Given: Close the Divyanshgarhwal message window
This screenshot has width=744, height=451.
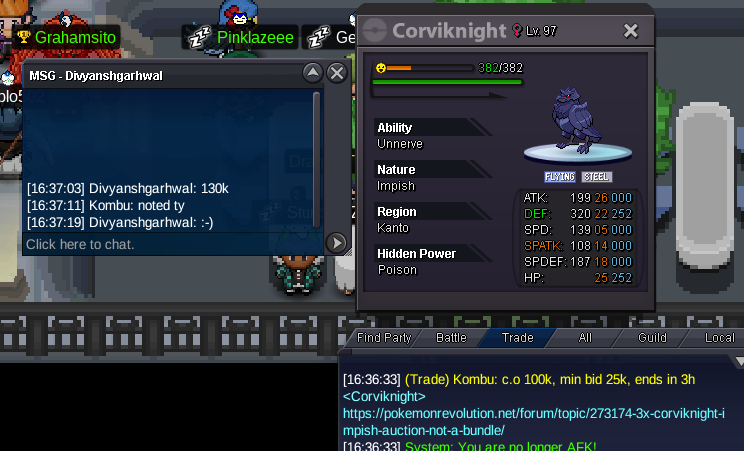Looking at the screenshot, I should (x=337, y=73).
